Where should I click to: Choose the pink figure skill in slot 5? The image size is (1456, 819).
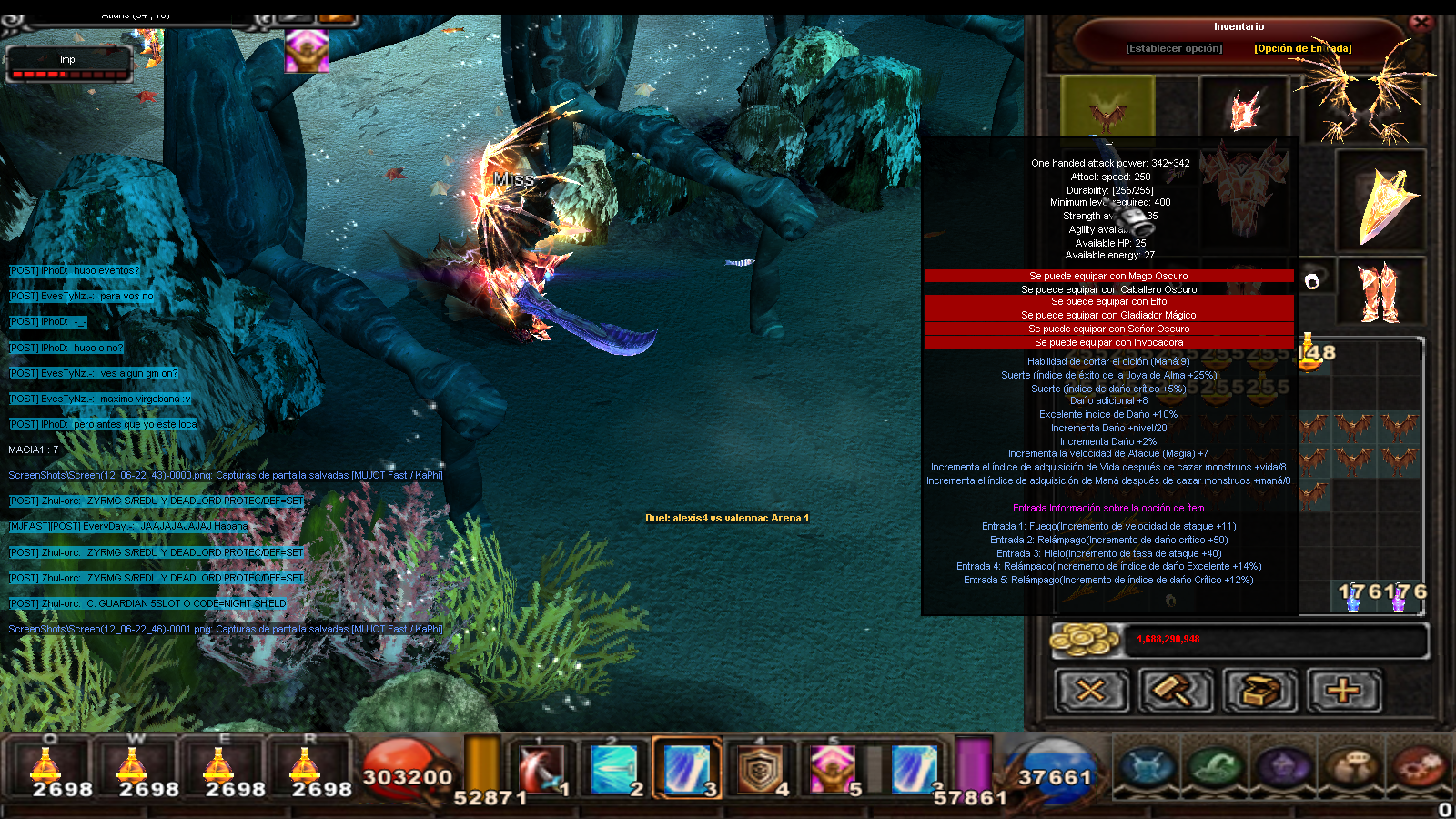833,769
